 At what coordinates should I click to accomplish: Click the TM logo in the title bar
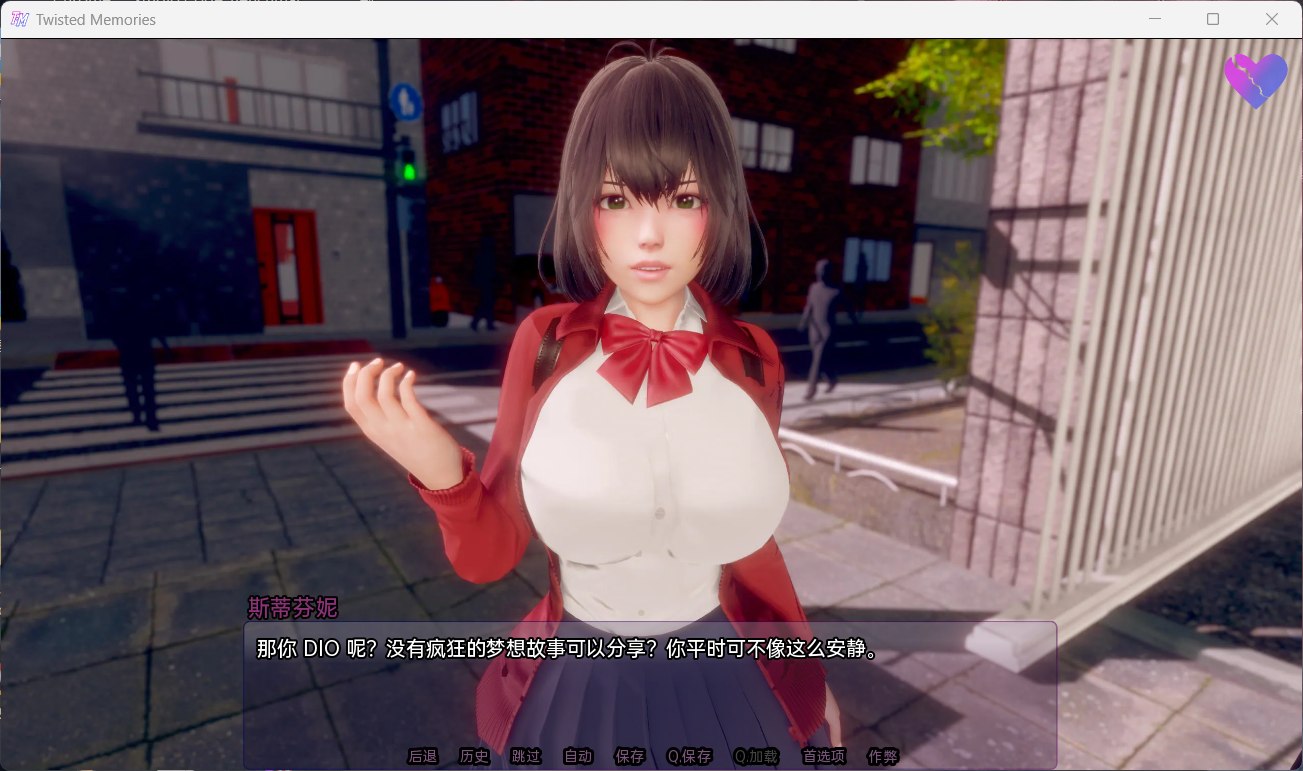coord(19,19)
